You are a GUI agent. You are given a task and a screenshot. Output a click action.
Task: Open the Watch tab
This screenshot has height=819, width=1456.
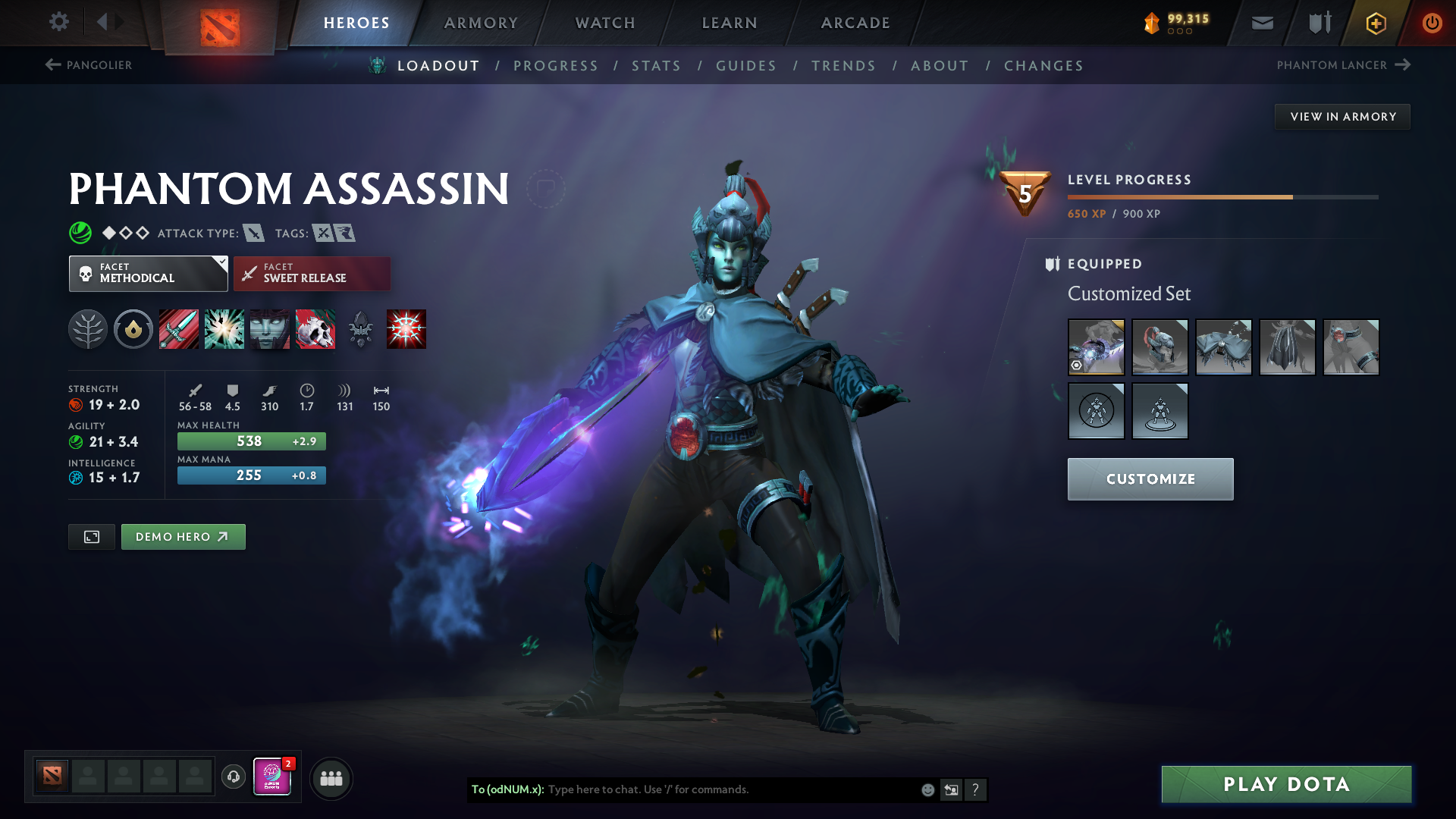(605, 23)
